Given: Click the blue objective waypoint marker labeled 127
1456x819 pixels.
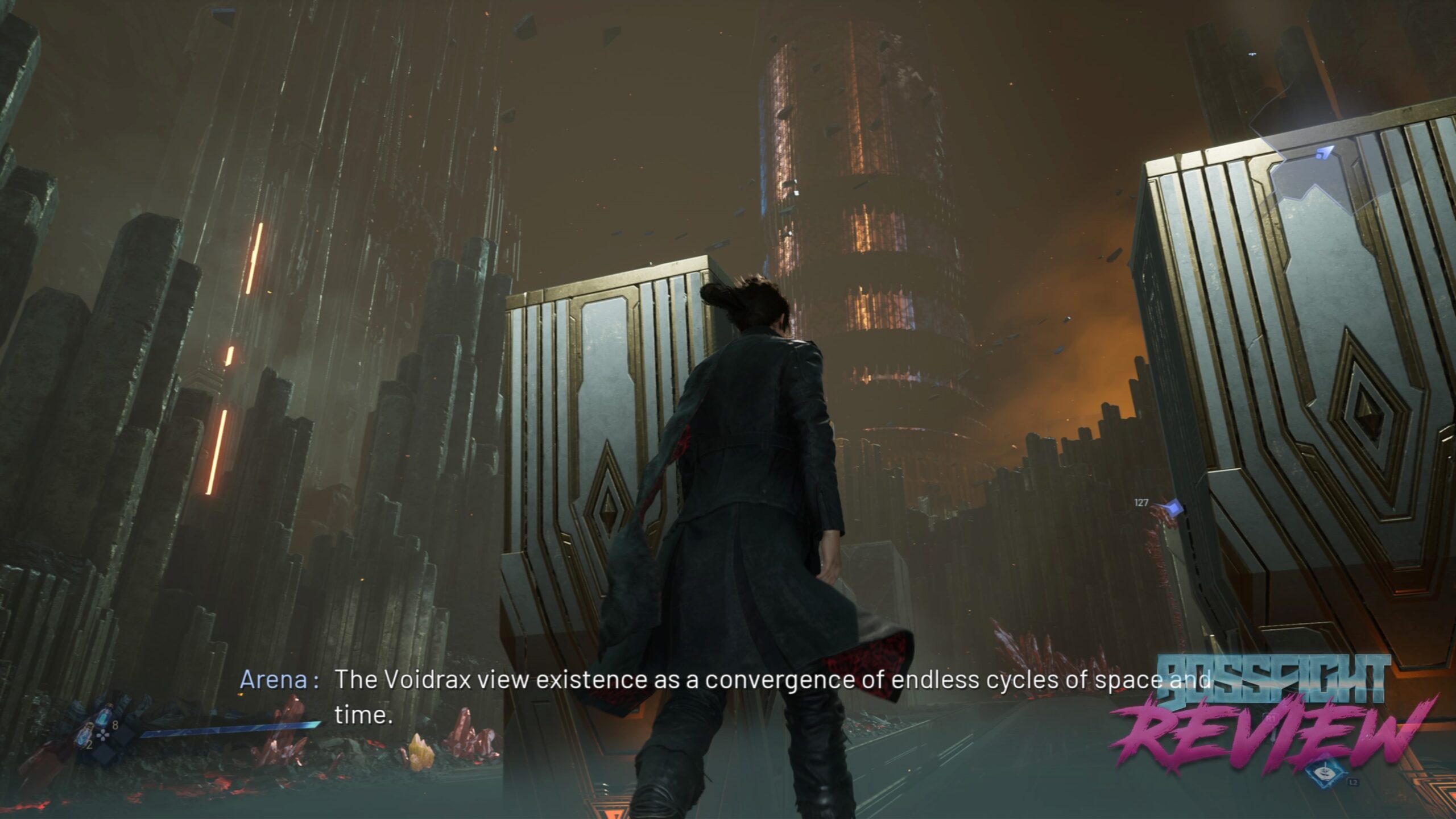Looking at the screenshot, I should (x=1173, y=506).
